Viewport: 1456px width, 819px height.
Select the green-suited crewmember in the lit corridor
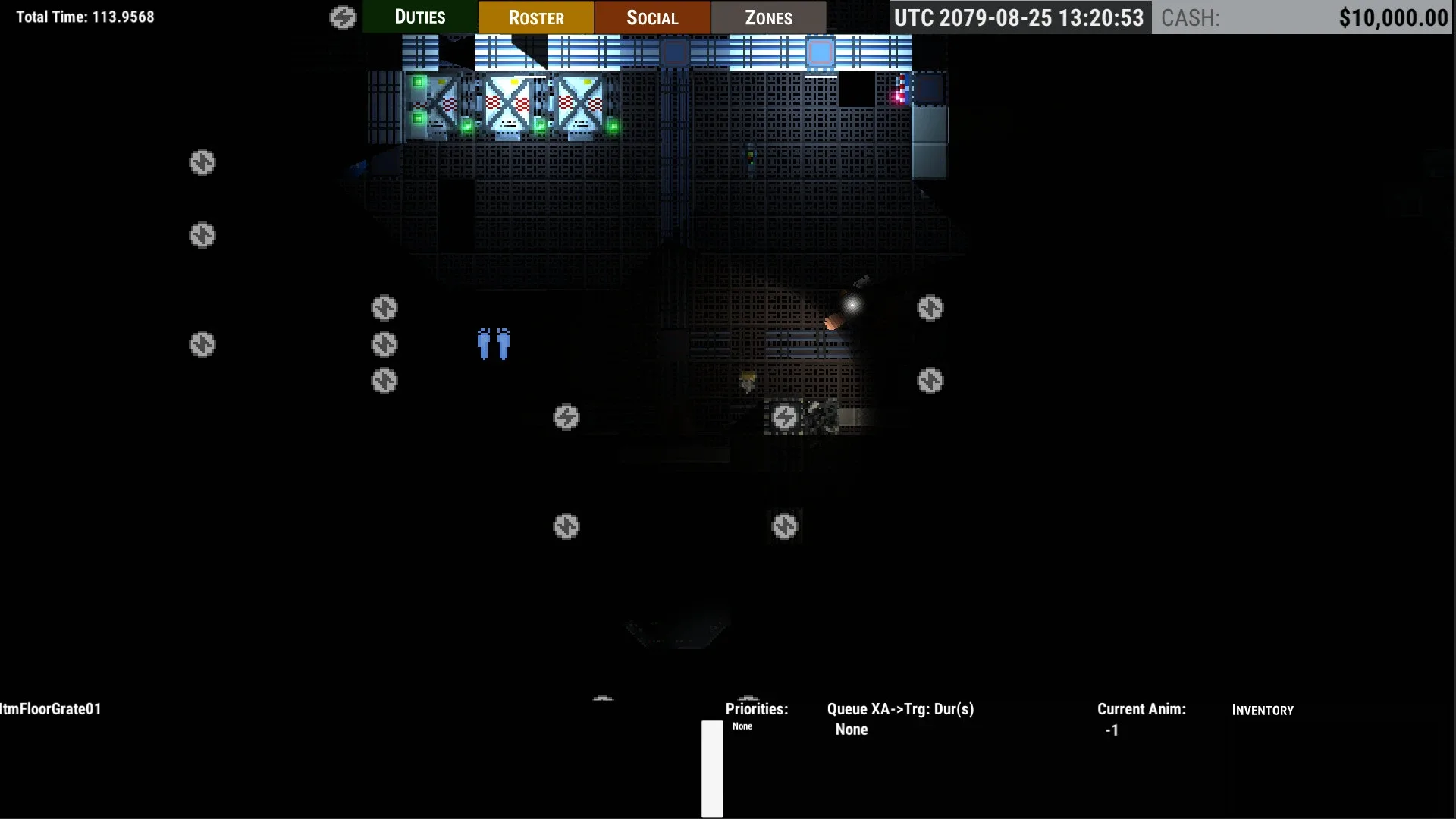[749, 157]
